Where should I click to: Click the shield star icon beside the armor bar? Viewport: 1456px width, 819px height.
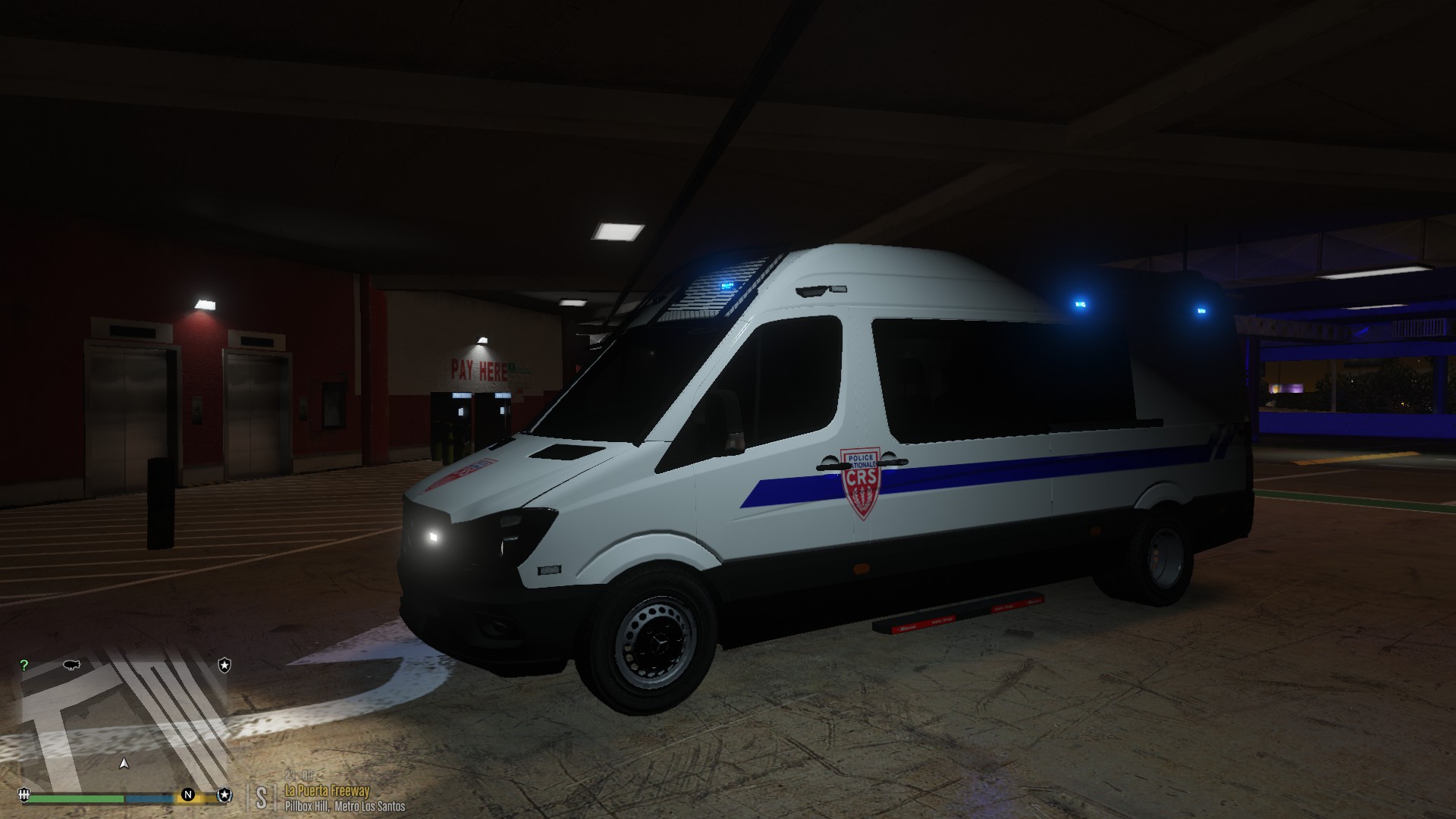pyautogui.click(x=224, y=795)
